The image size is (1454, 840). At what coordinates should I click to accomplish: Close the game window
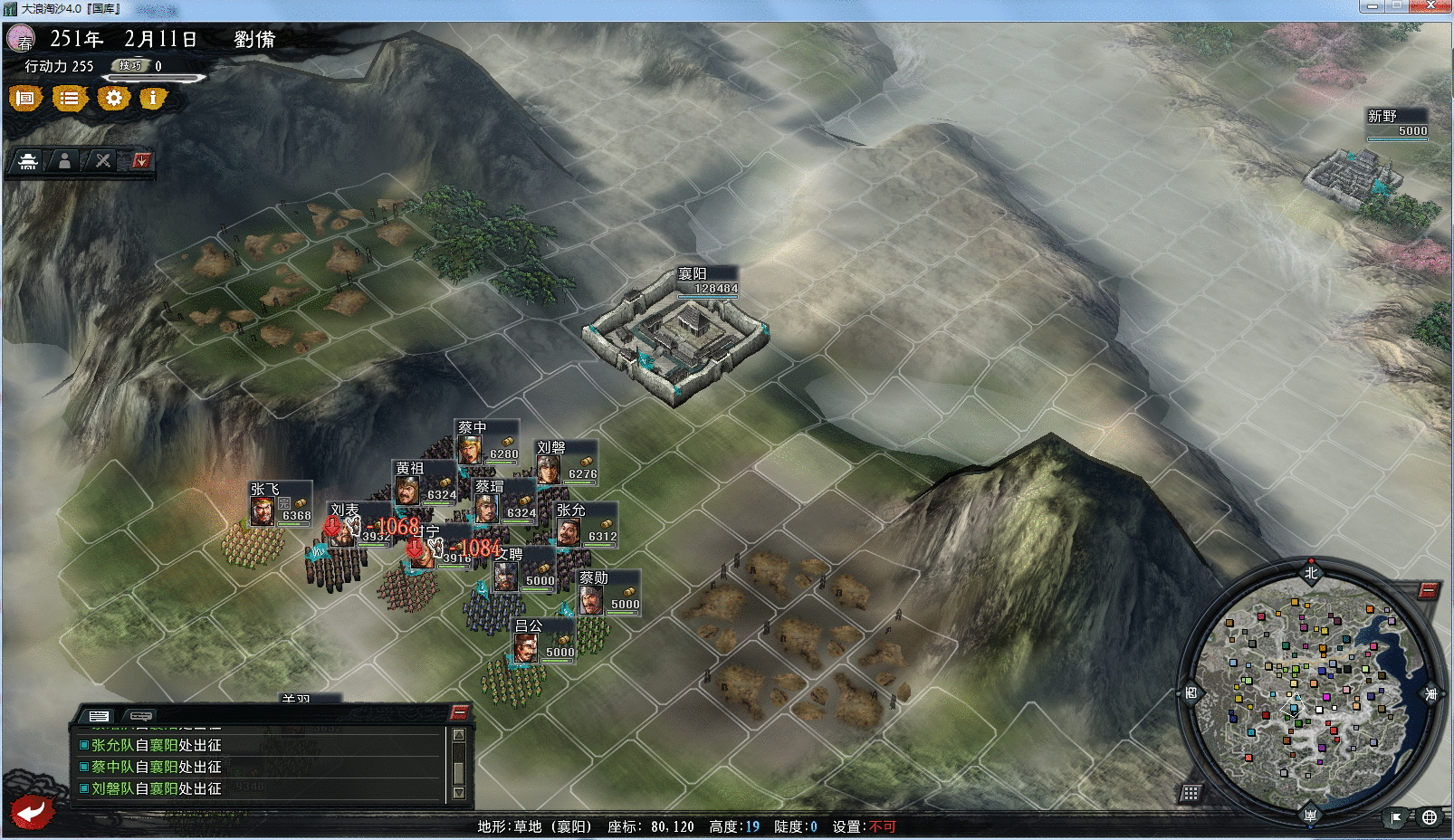tap(1431, 6)
